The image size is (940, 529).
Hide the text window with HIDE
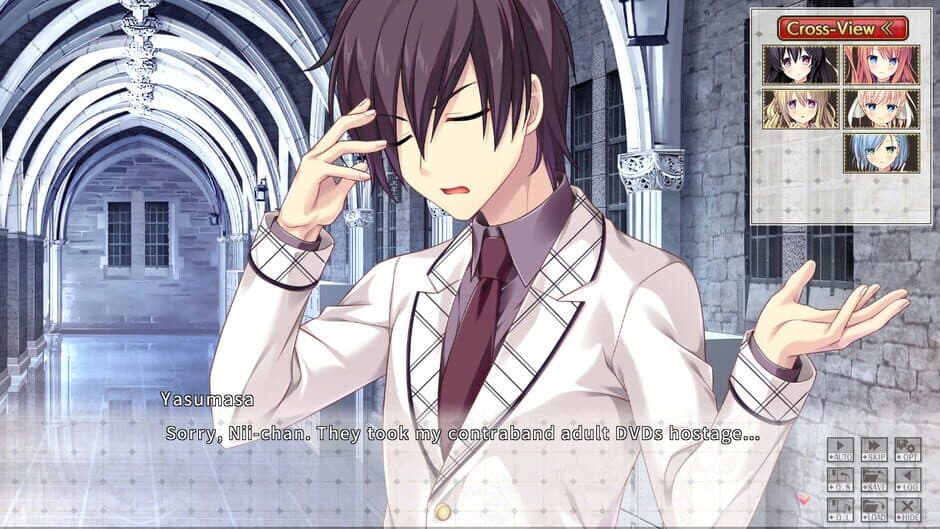pyautogui.click(x=907, y=510)
